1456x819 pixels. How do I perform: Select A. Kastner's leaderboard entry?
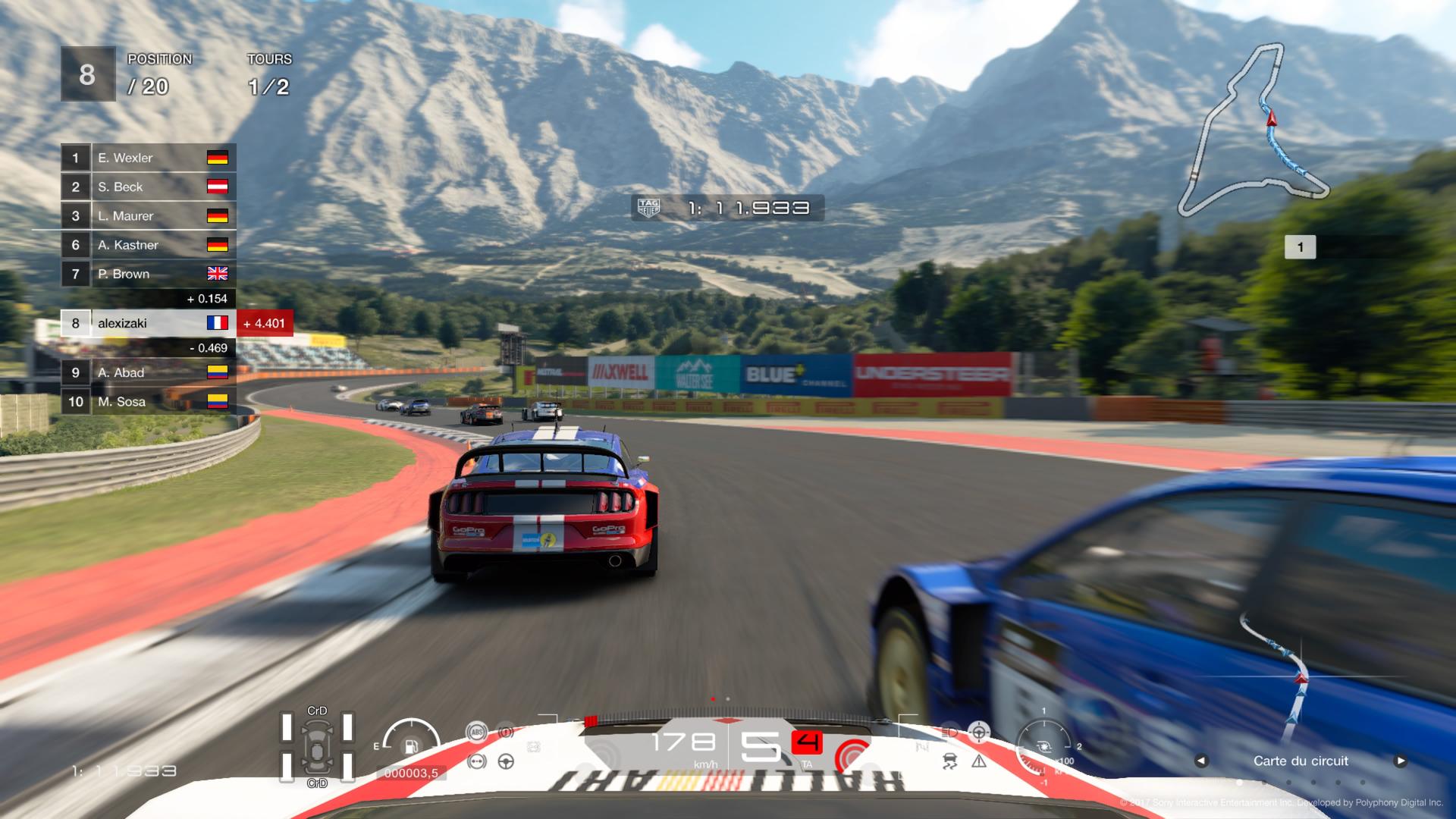click(x=149, y=245)
